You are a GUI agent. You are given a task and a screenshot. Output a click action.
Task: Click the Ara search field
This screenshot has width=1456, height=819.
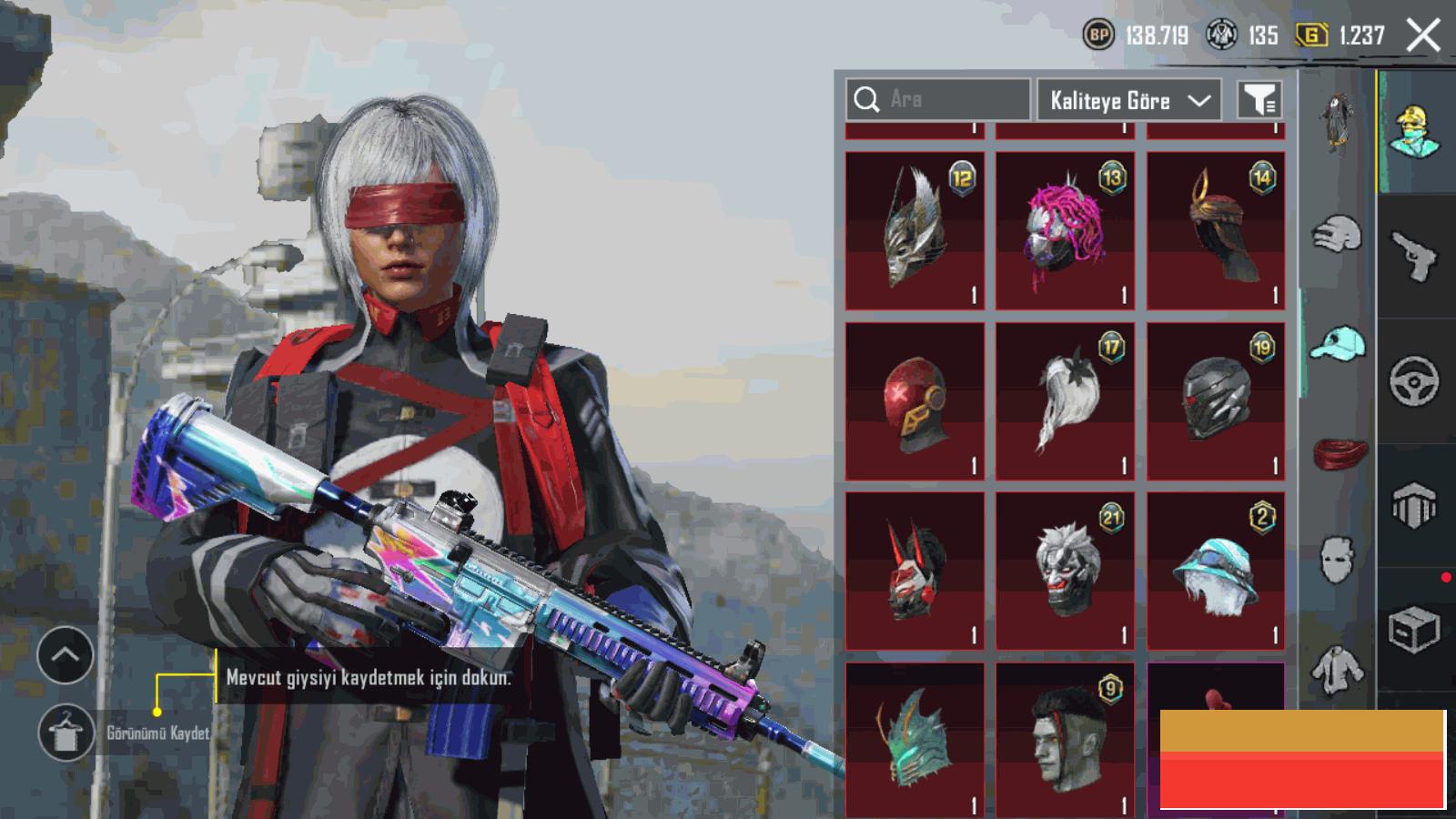[938, 99]
